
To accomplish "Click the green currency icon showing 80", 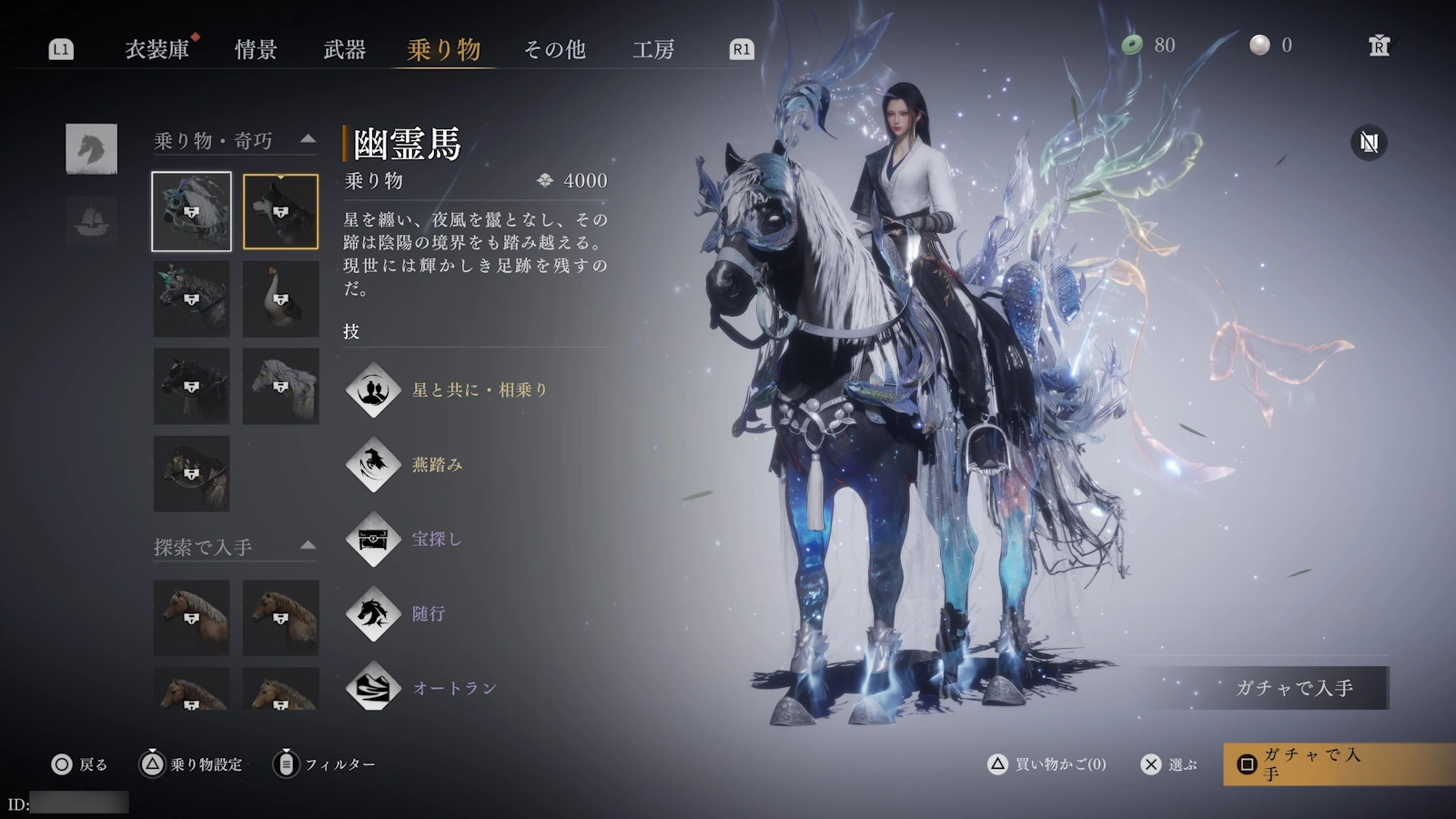I will click(x=1133, y=43).
